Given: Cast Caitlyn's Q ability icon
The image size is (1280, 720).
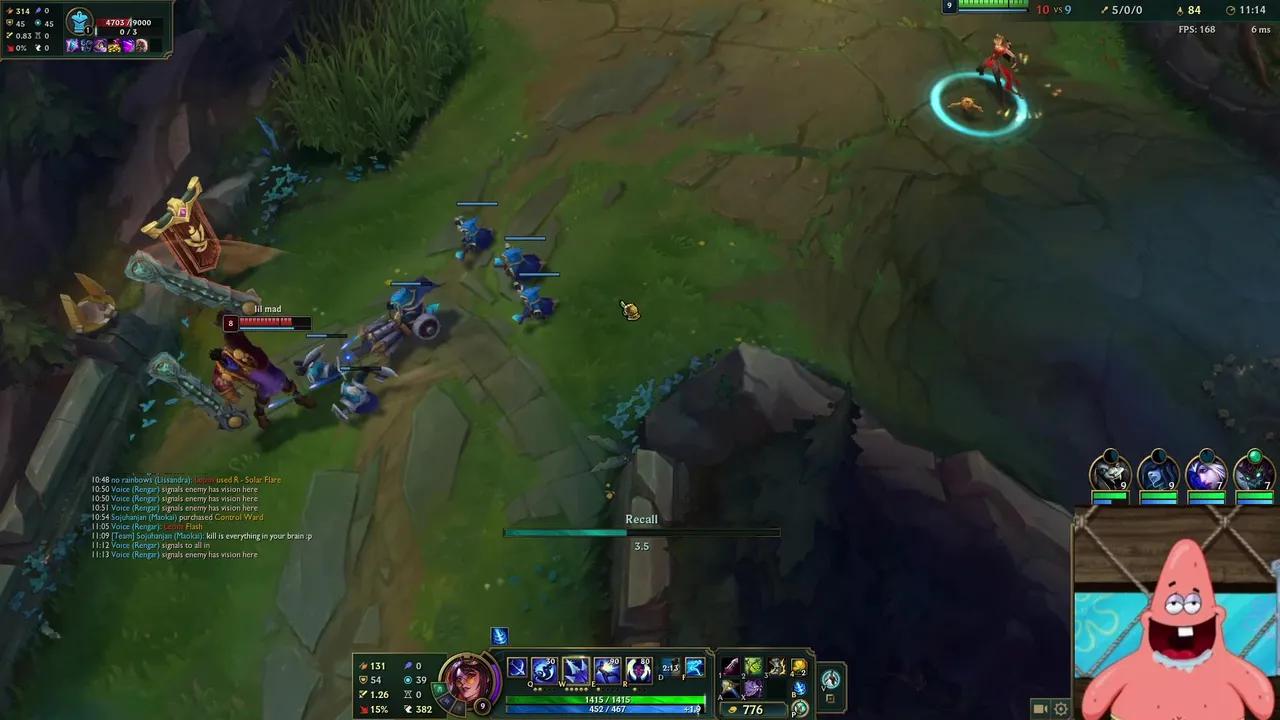Looking at the screenshot, I should click(x=543, y=668).
